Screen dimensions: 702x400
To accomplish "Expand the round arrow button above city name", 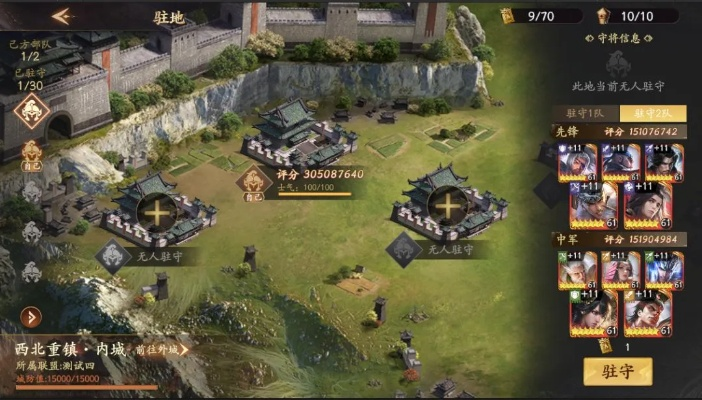I will (x=31, y=317).
